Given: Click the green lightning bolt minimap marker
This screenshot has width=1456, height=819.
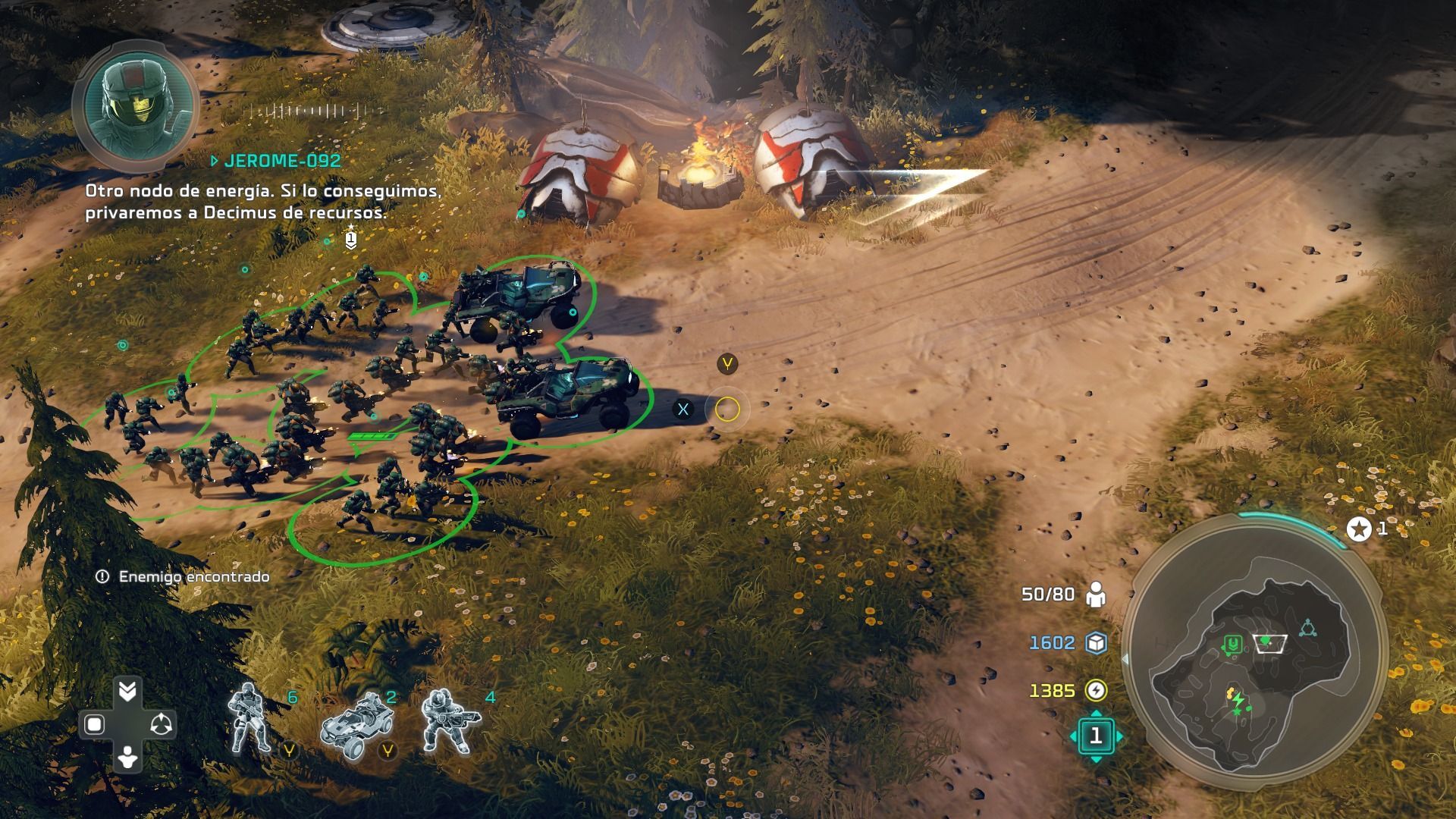Looking at the screenshot, I should coord(1238,699).
